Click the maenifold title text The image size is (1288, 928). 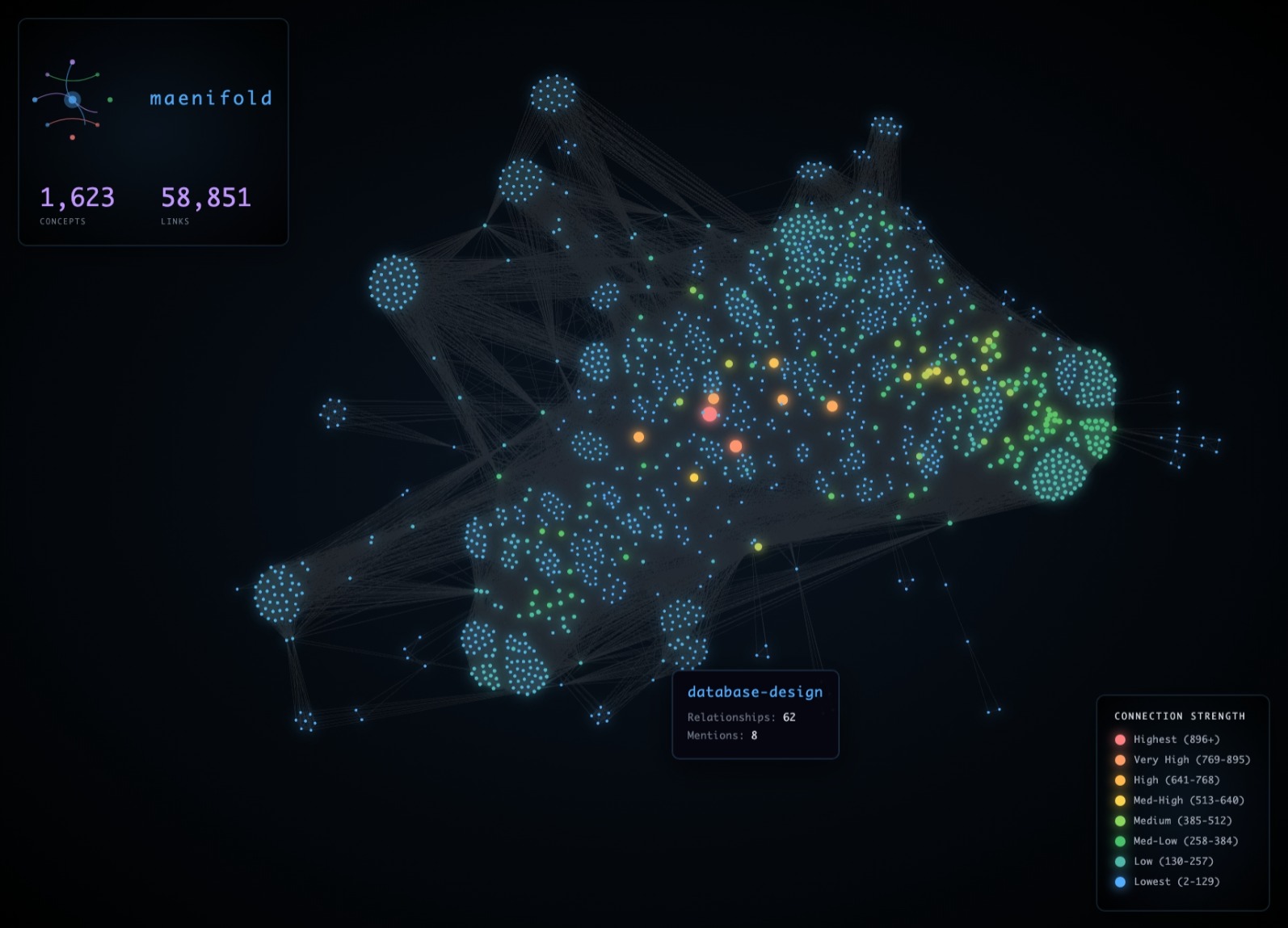[x=211, y=99]
